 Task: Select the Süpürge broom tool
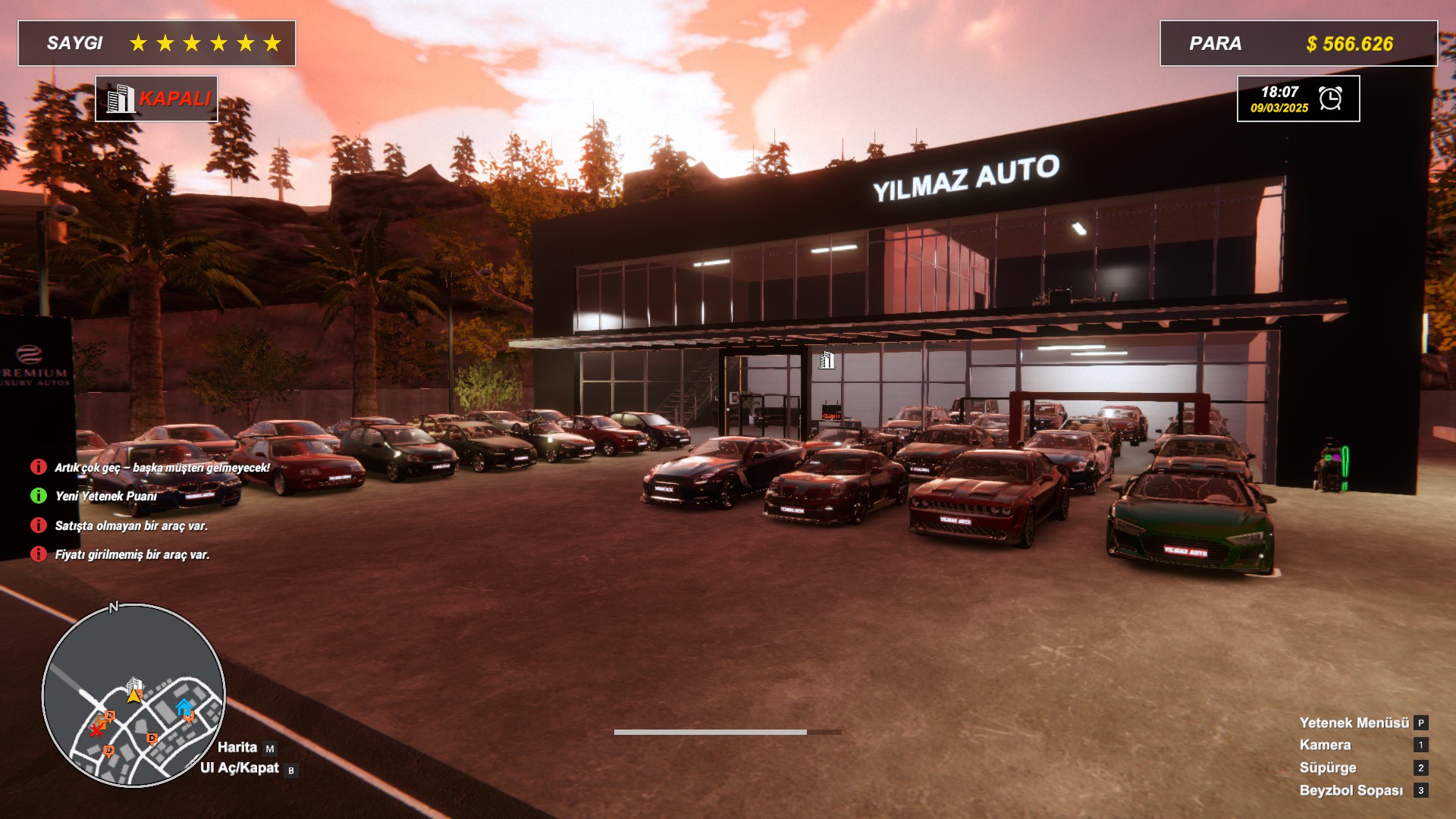(x=1327, y=767)
